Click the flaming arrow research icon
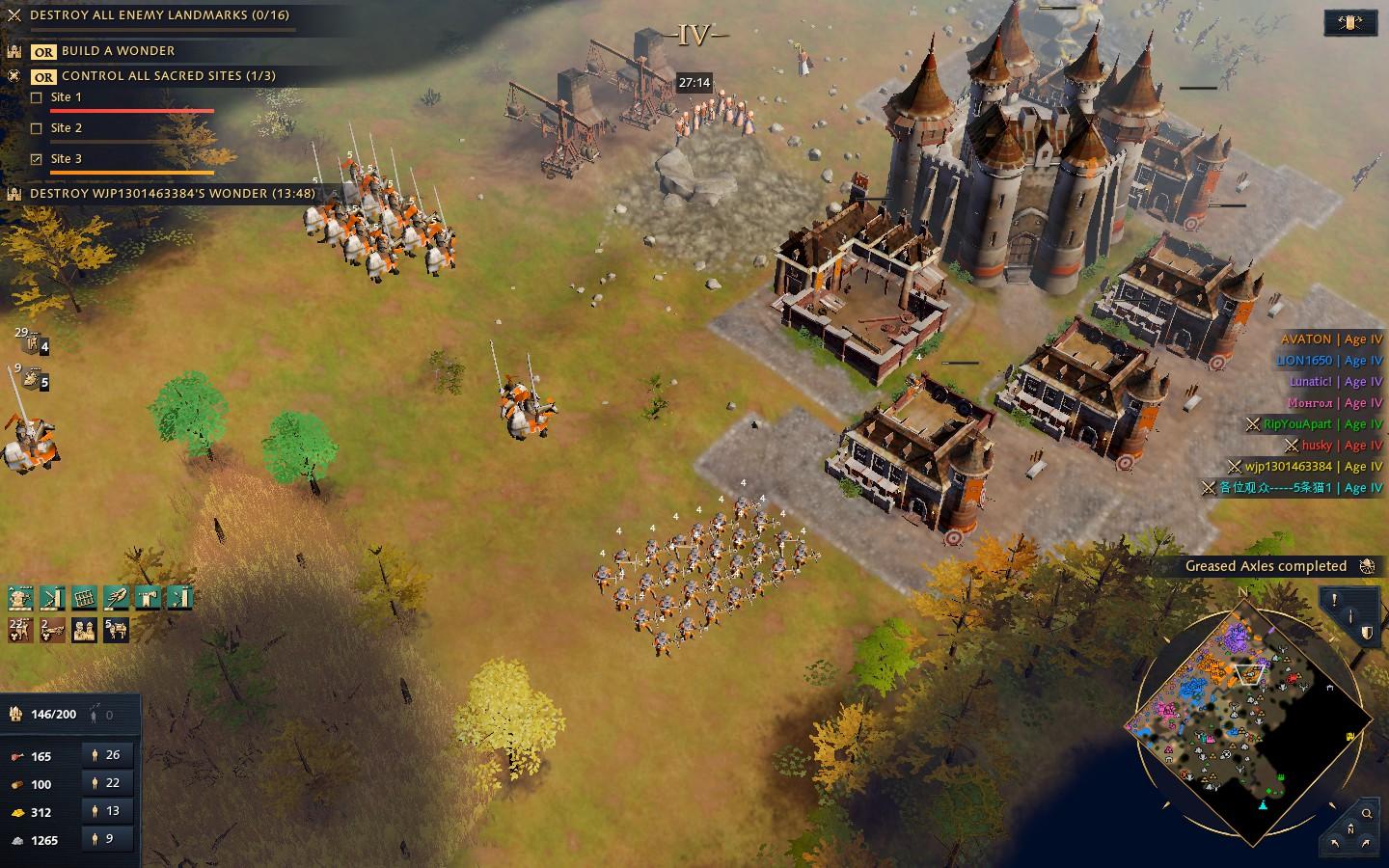This screenshot has height=868, width=1389. 116,598
